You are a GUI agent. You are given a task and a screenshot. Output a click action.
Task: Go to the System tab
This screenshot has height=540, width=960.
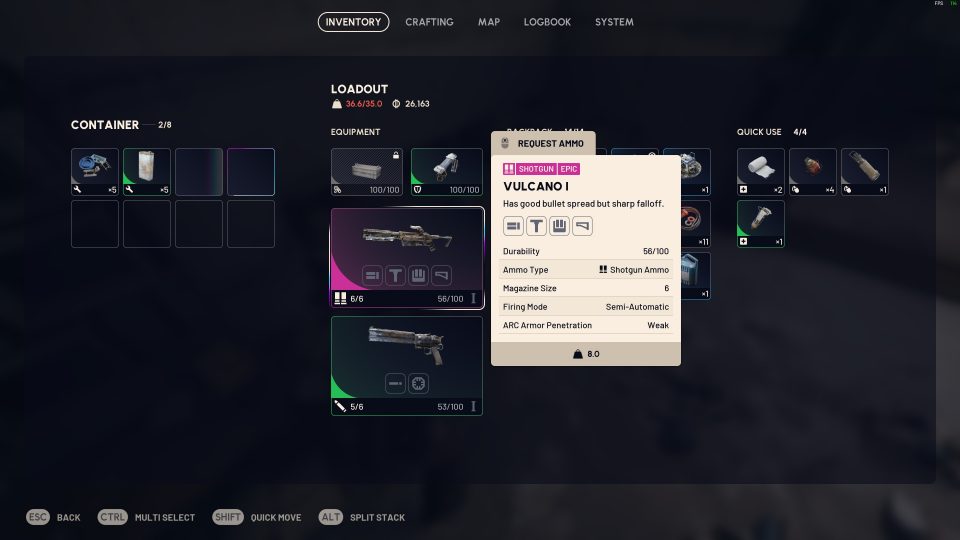614,22
